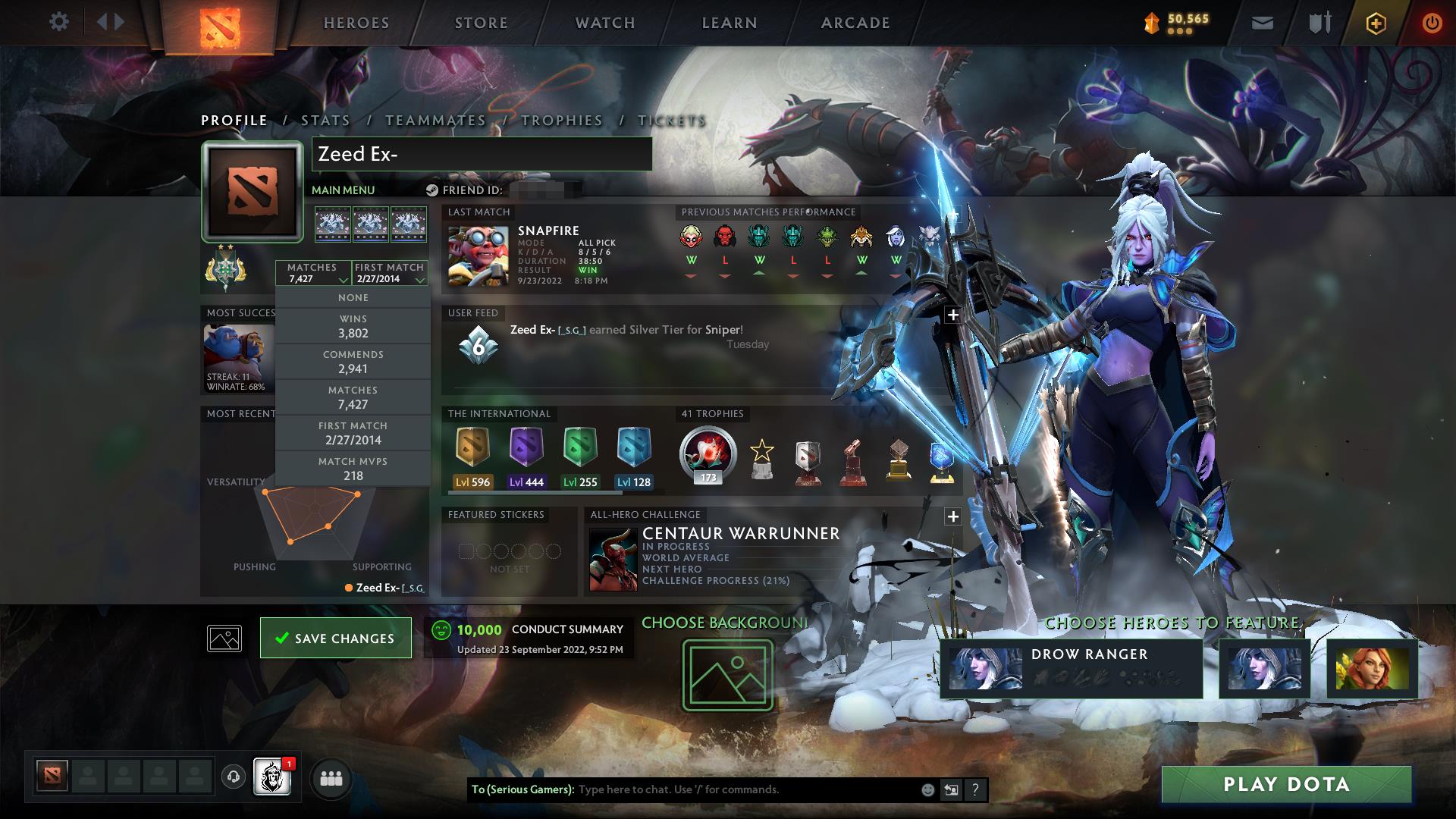Image resolution: width=1456 pixels, height=819 pixels.
Task: Open the emoticon picker in the chat bar
Action: 927,789
